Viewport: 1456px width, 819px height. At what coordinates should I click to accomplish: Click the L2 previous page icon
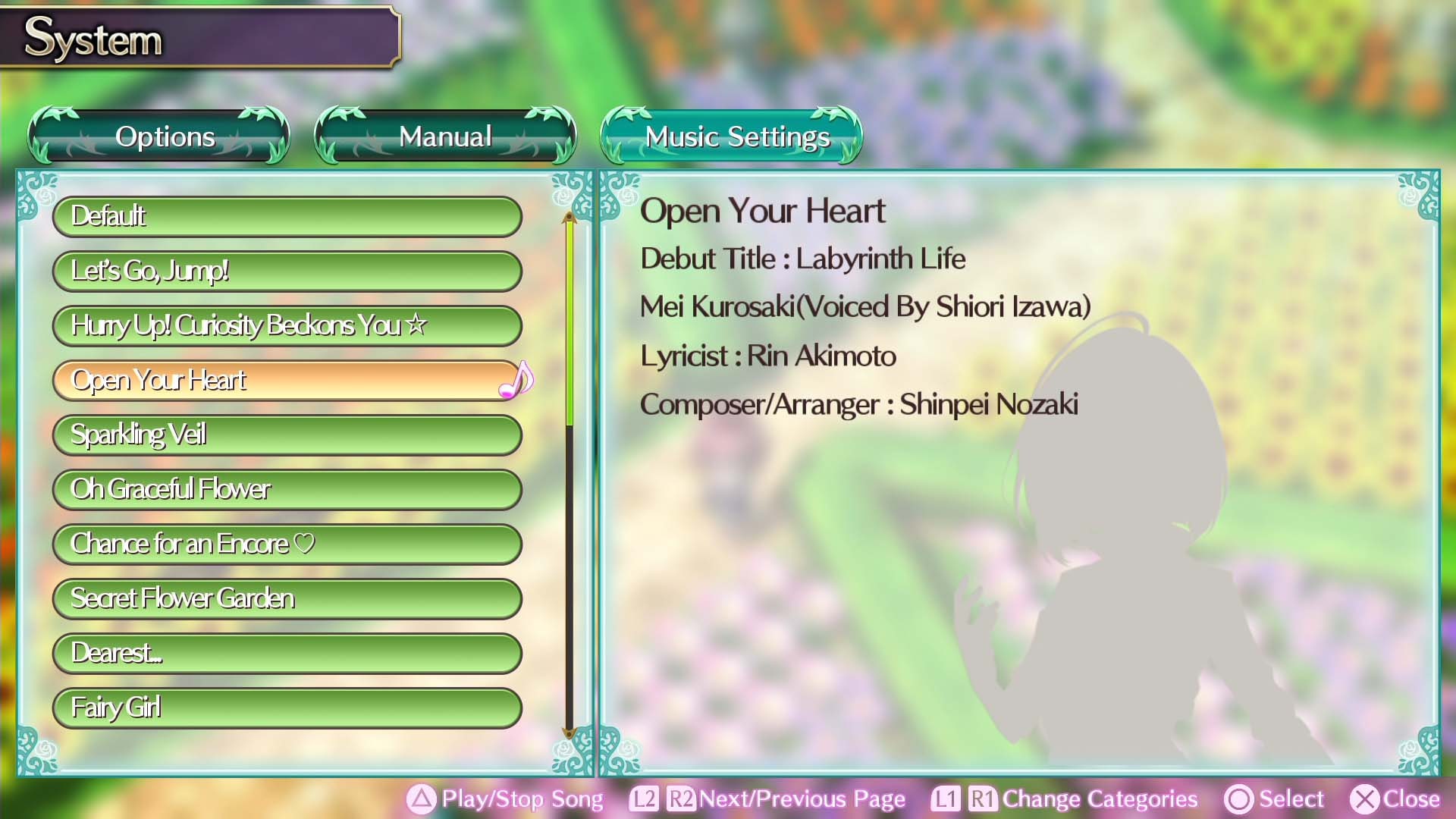pyautogui.click(x=645, y=799)
